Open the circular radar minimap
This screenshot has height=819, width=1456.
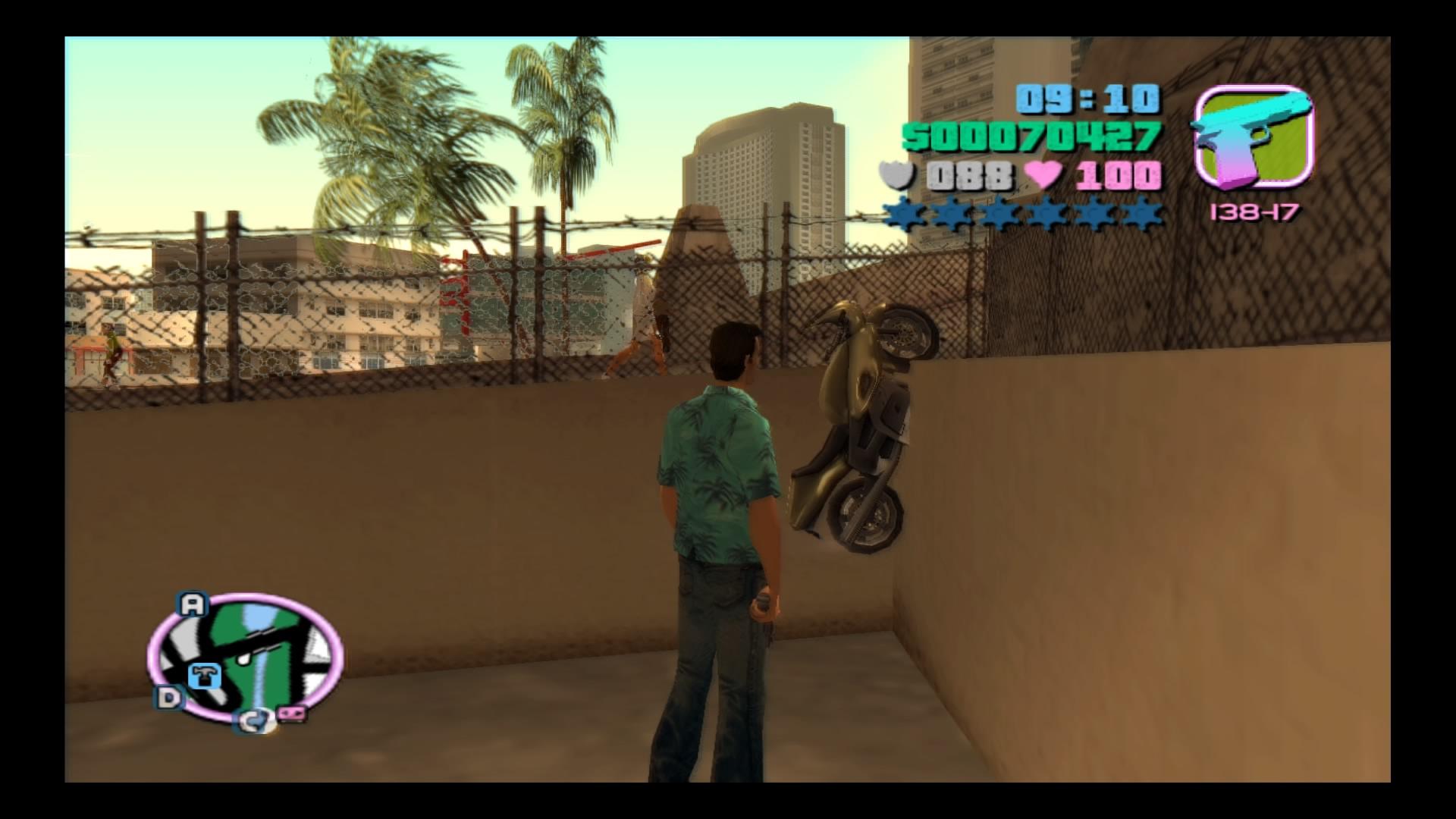tap(245, 657)
